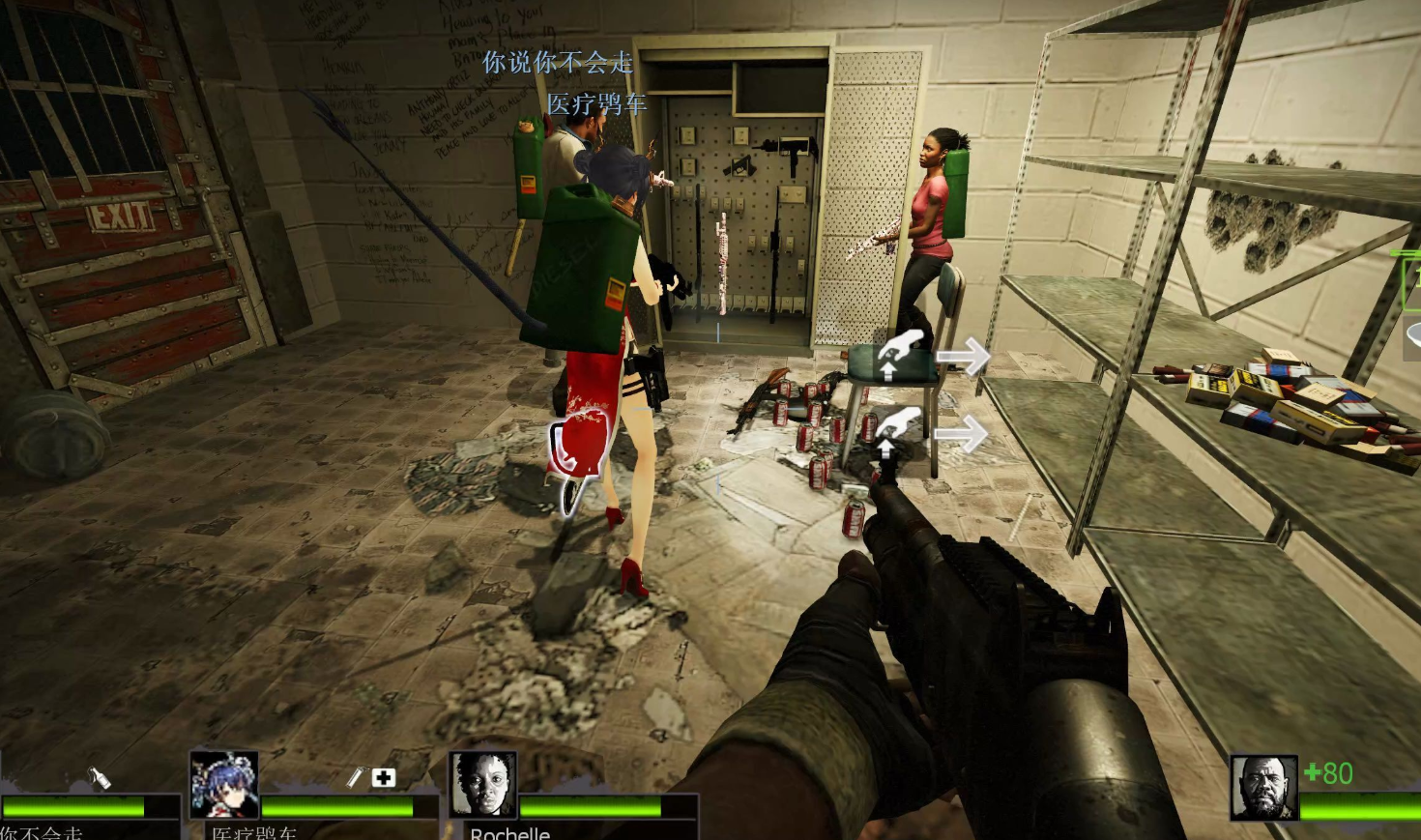
Task: Click the anime teammate's portrait
Action: pyautogui.click(x=224, y=784)
